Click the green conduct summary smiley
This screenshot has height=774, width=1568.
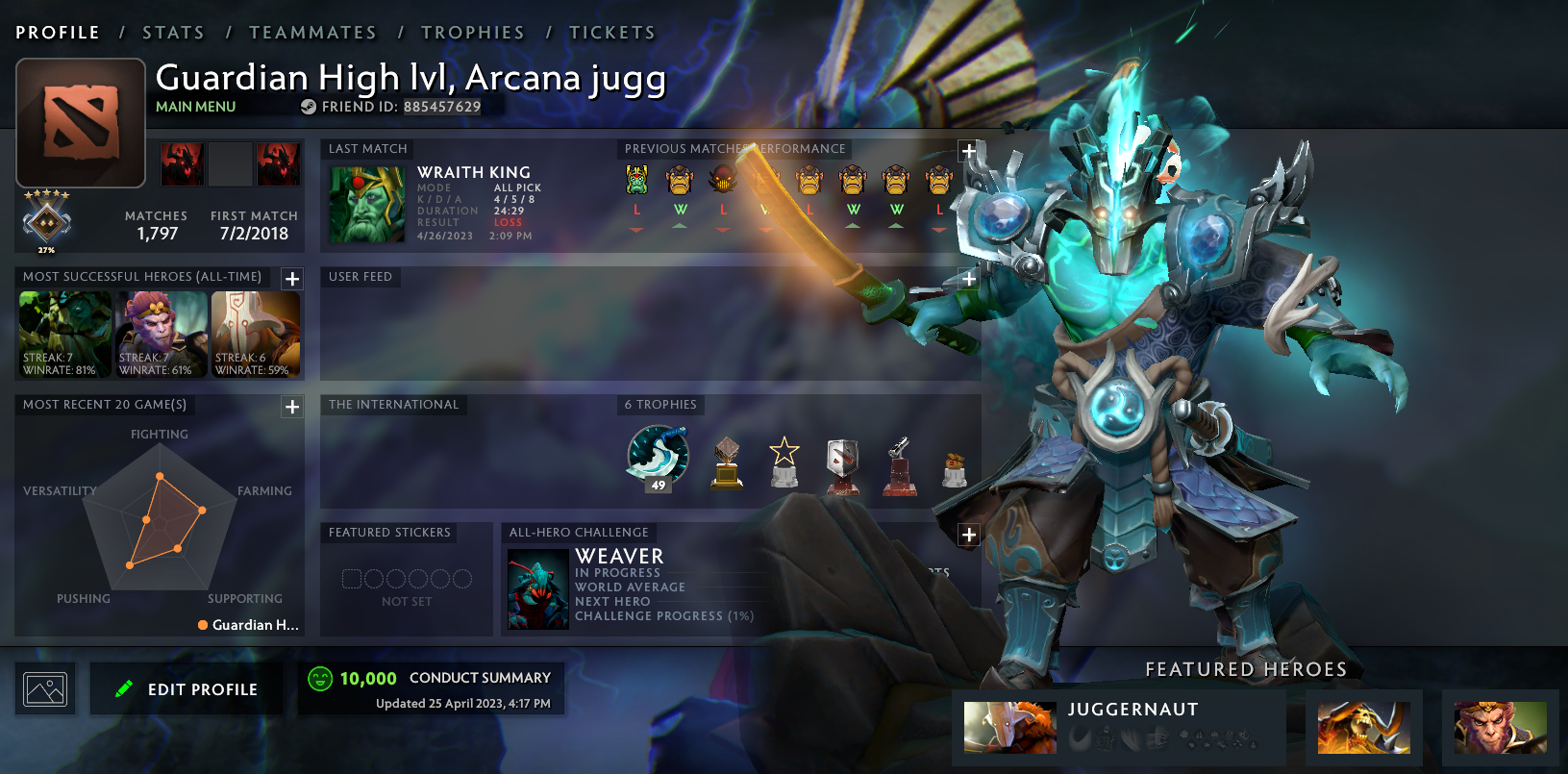coord(318,678)
